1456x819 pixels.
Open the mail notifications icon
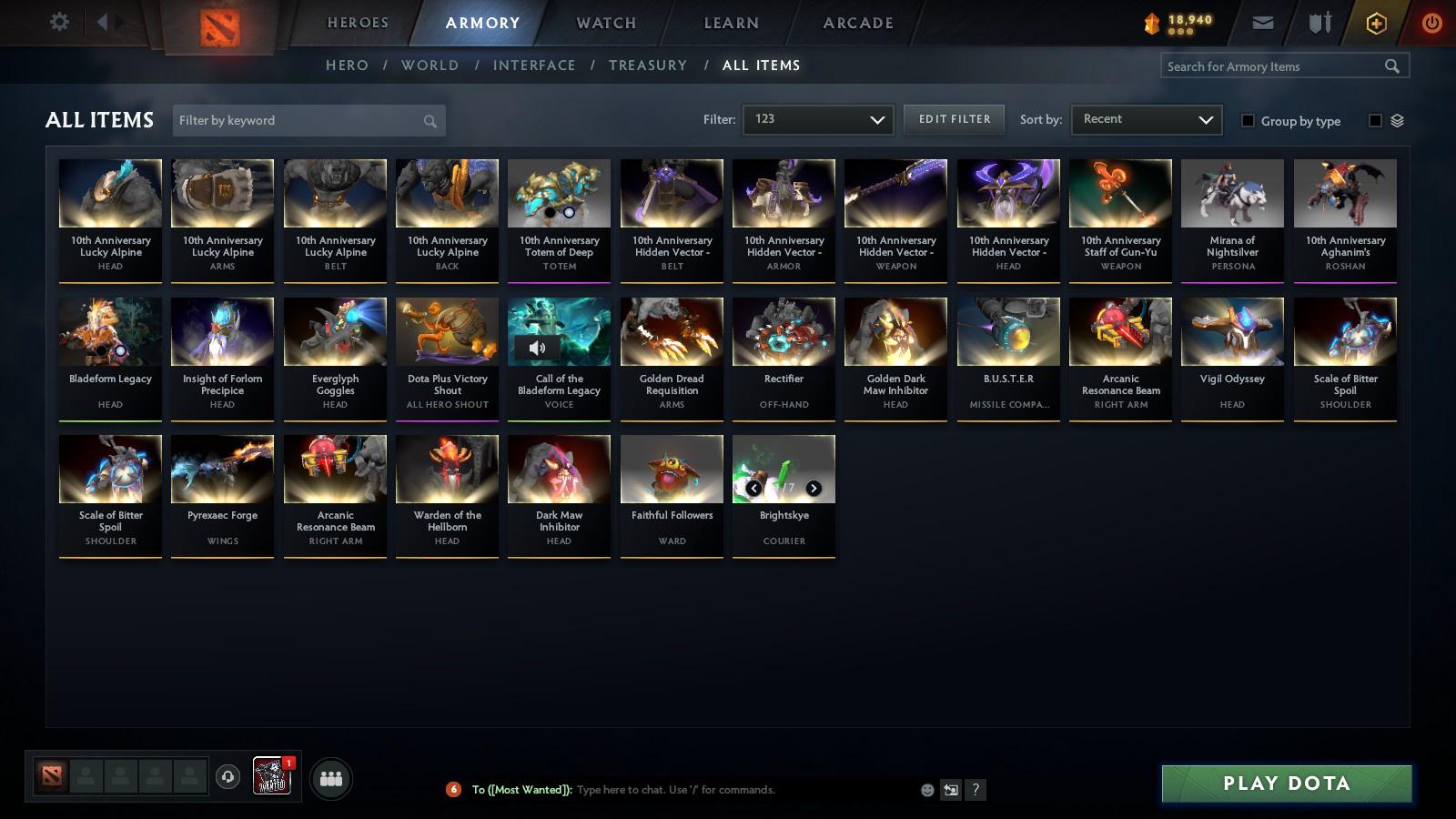point(1263,22)
